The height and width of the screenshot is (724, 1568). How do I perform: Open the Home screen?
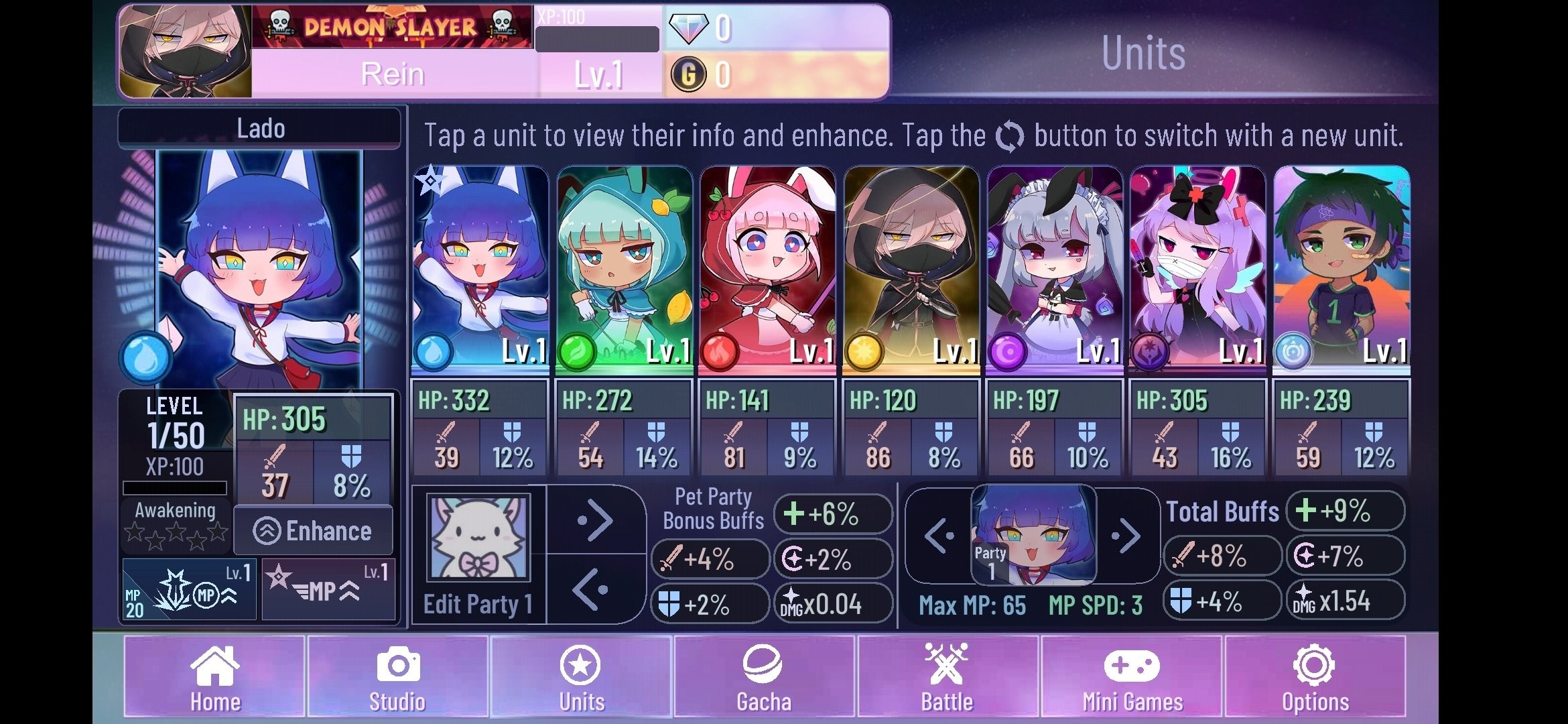[x=214, y=677]
